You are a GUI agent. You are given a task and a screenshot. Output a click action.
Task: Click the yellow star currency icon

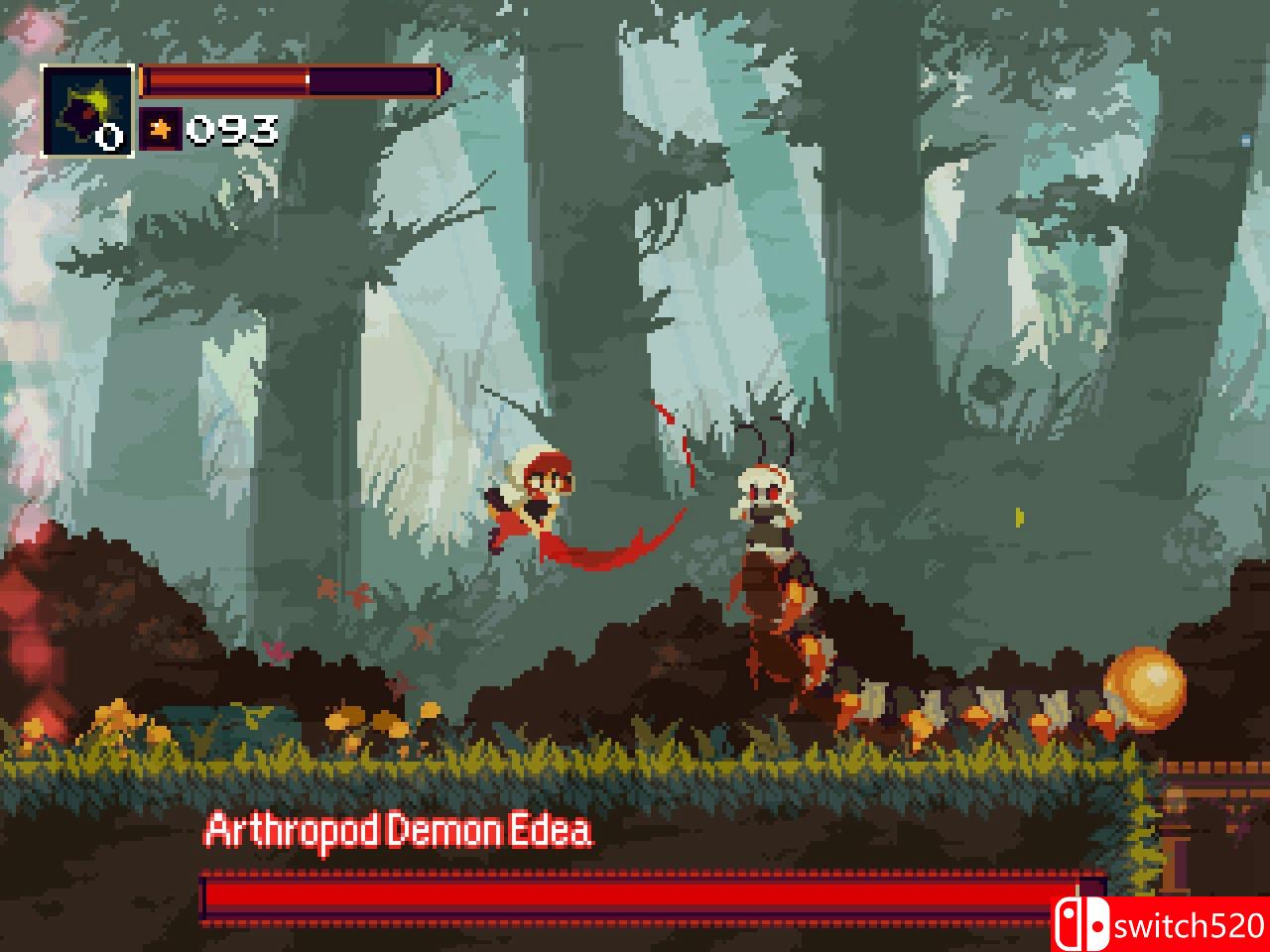162,127
